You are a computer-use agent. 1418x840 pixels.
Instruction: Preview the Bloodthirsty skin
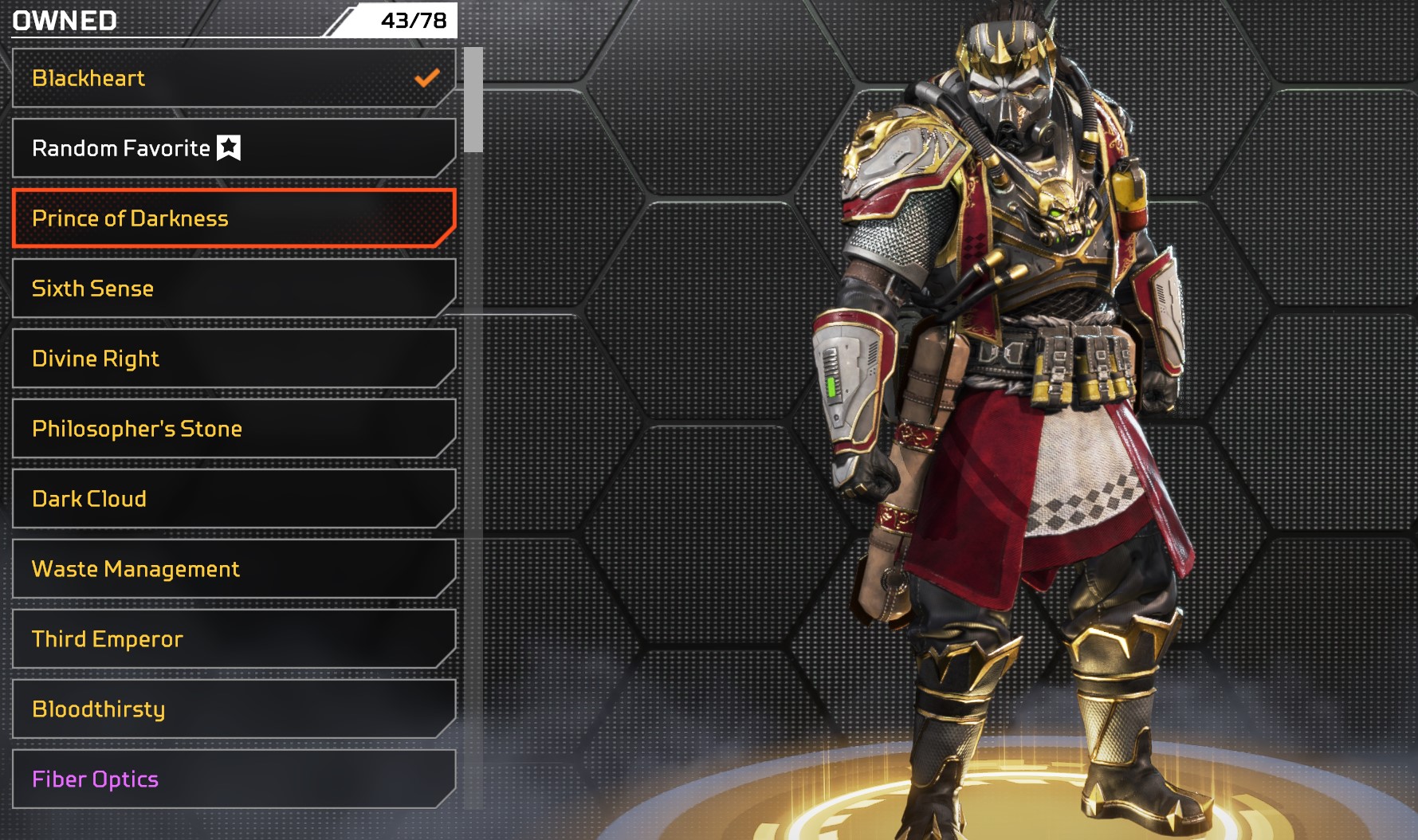click(x=233, y=709)
